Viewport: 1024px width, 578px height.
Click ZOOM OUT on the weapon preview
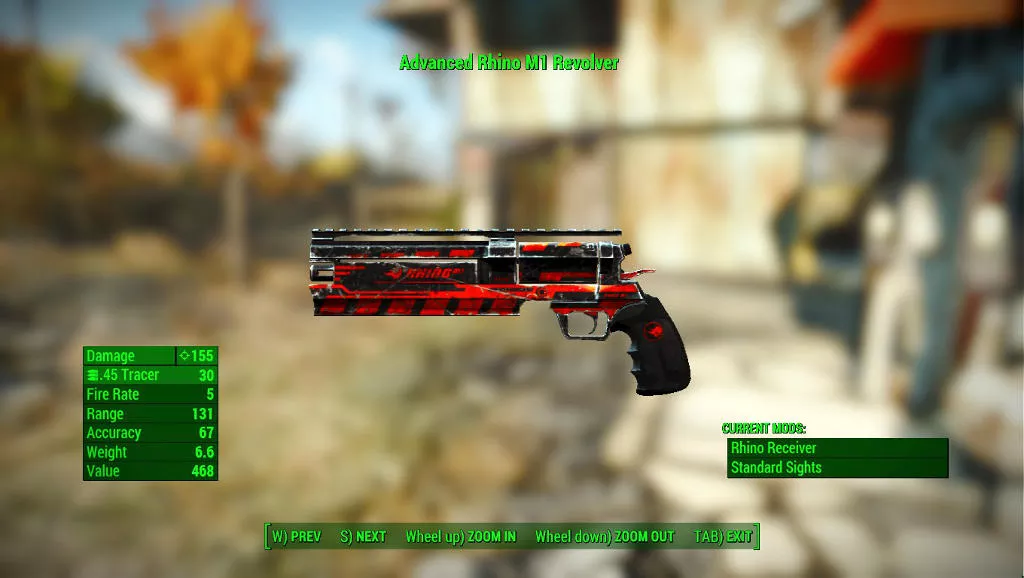pyautogui.click(x=605, y=537)
